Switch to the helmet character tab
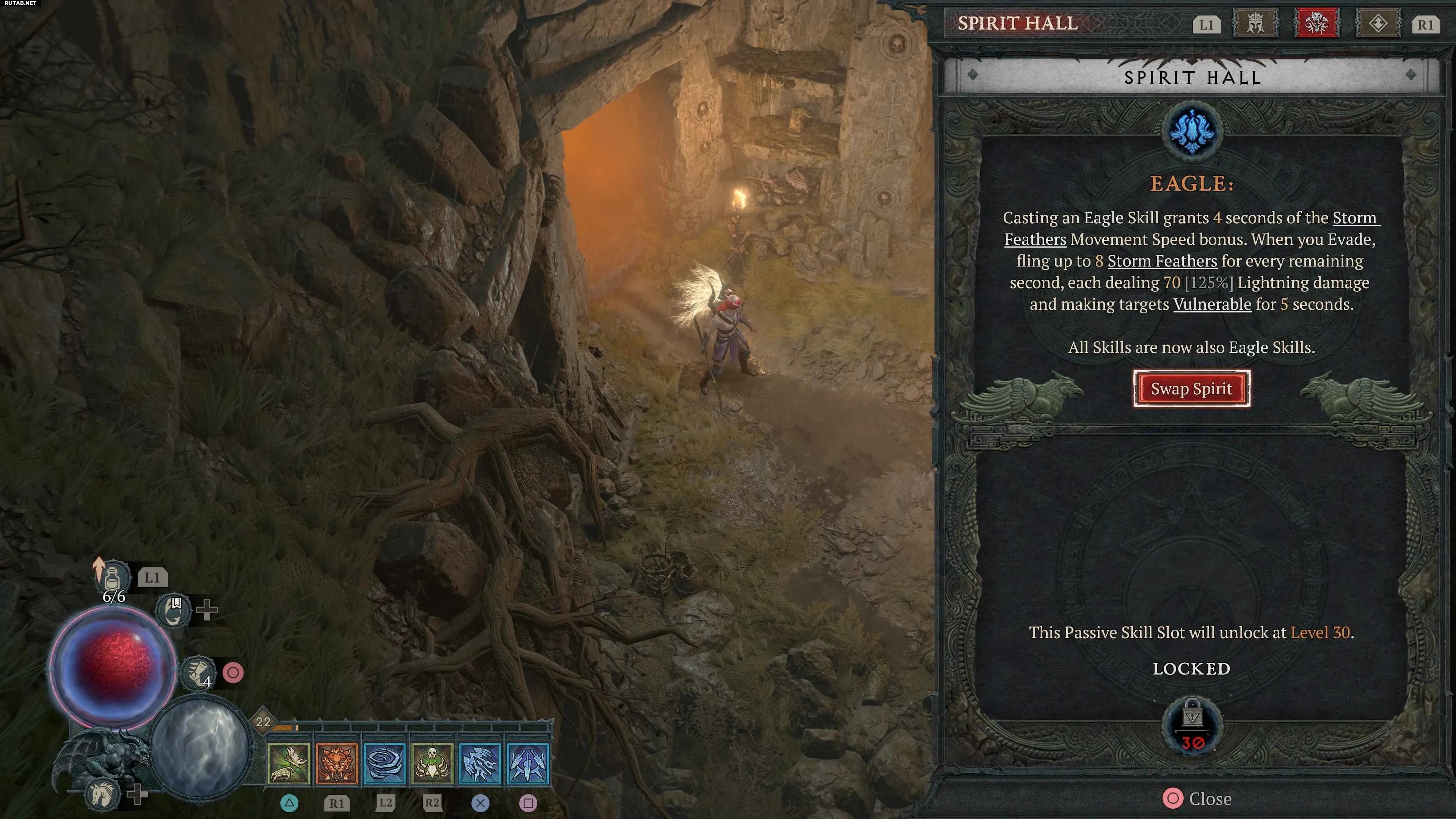The height and width of the screenshot is (819, 1456). (x=1255, y=24)
